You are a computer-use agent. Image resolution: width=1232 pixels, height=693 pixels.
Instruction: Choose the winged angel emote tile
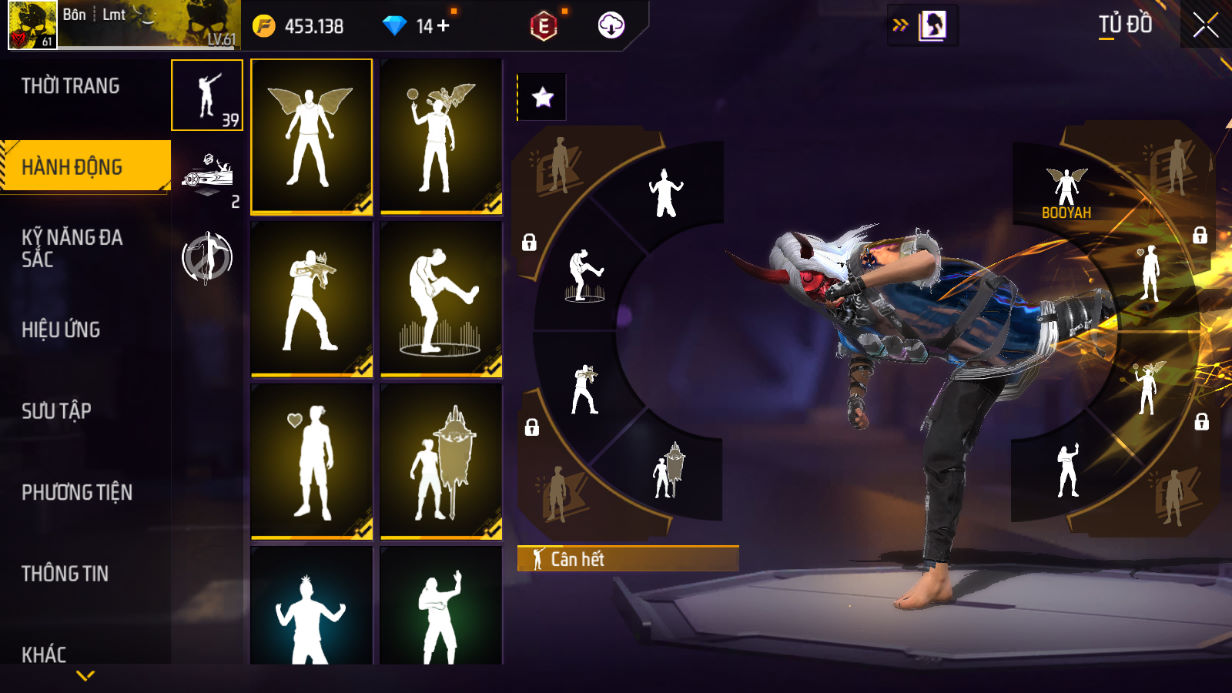click(x=311, y=136)
